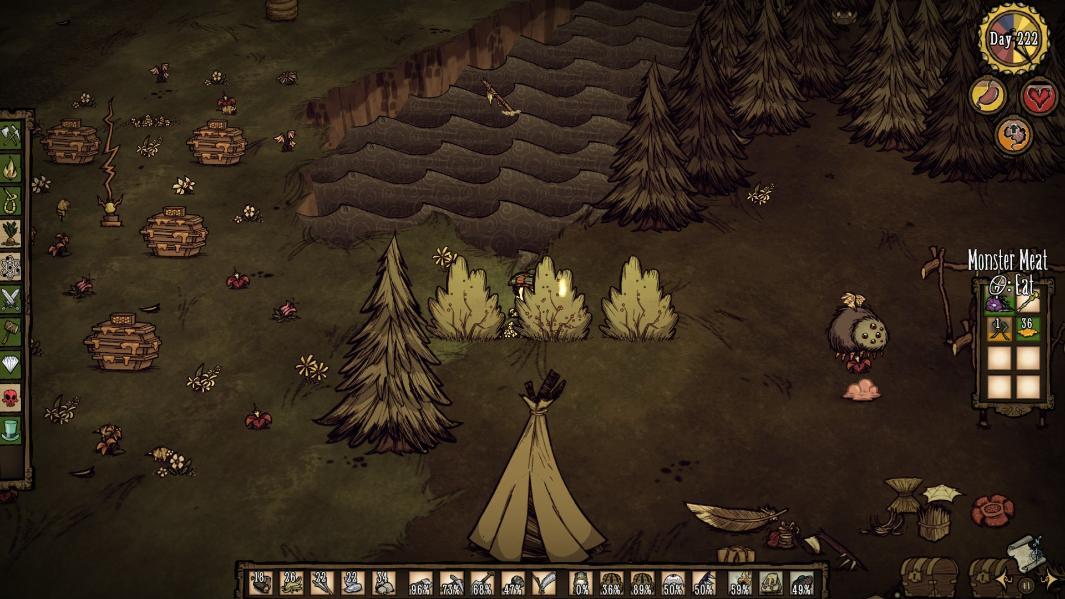
Task: Choose the inventory stack of 26
Action: pyautogui.click(x=292, y=583)
